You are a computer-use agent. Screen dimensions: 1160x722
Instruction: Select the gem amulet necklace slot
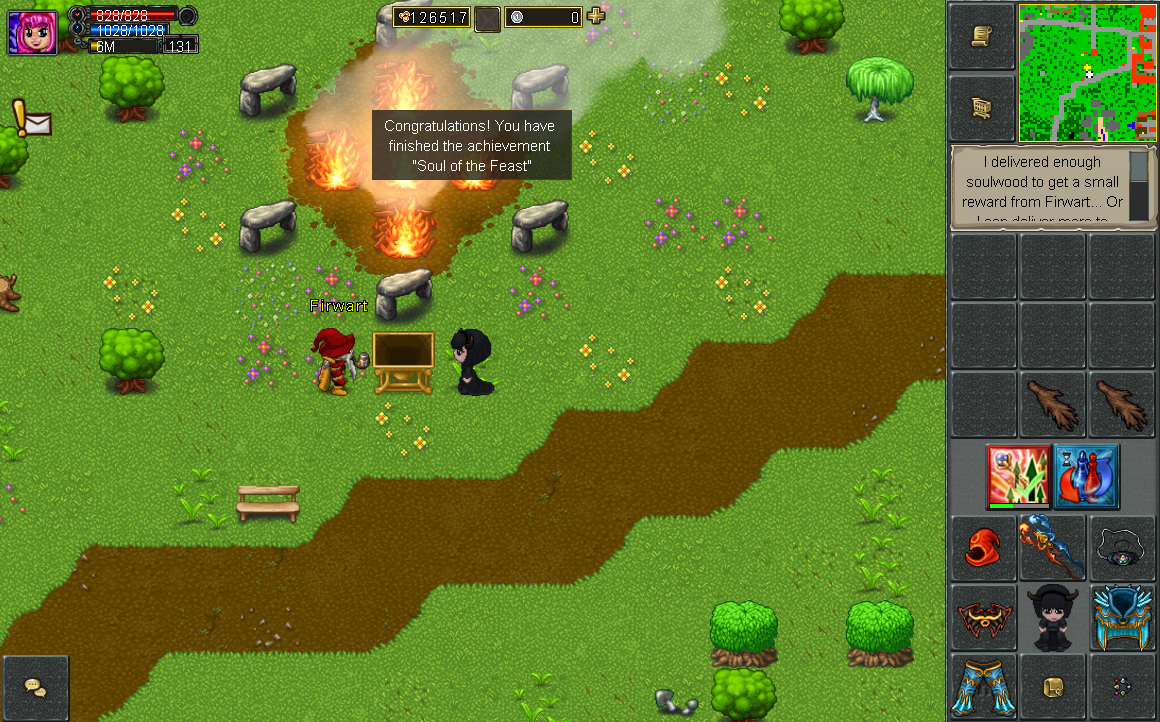[1121, 548]
